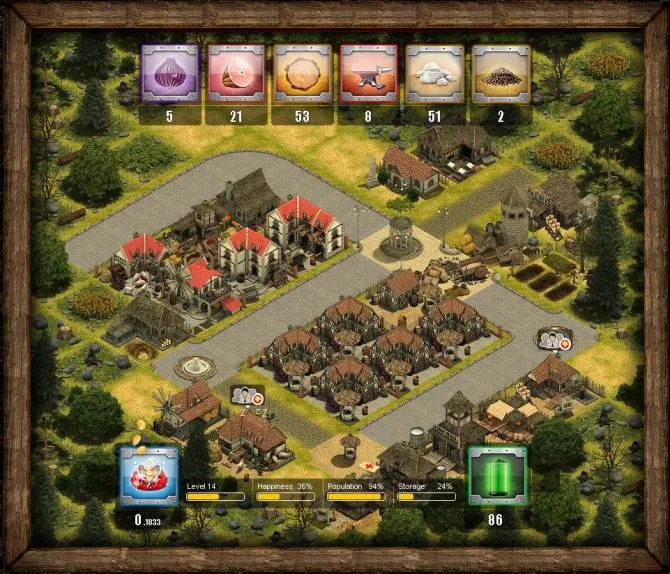Open the ham meat resource tile
This screenshot has height=574, width=670.
pyautogui.click(x=236, y=74)
